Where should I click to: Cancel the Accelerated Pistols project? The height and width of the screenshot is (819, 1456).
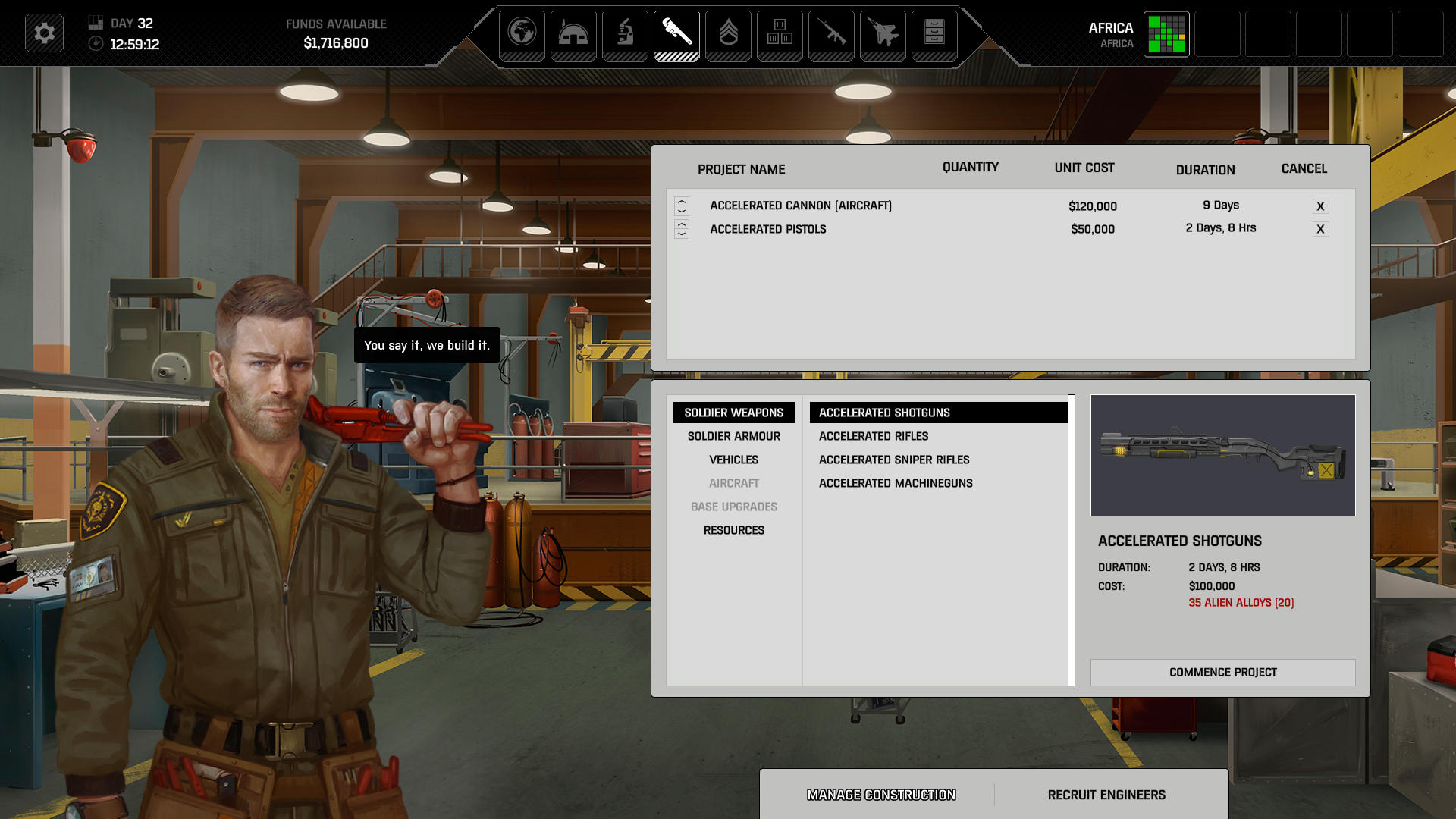pos(1320,228)
